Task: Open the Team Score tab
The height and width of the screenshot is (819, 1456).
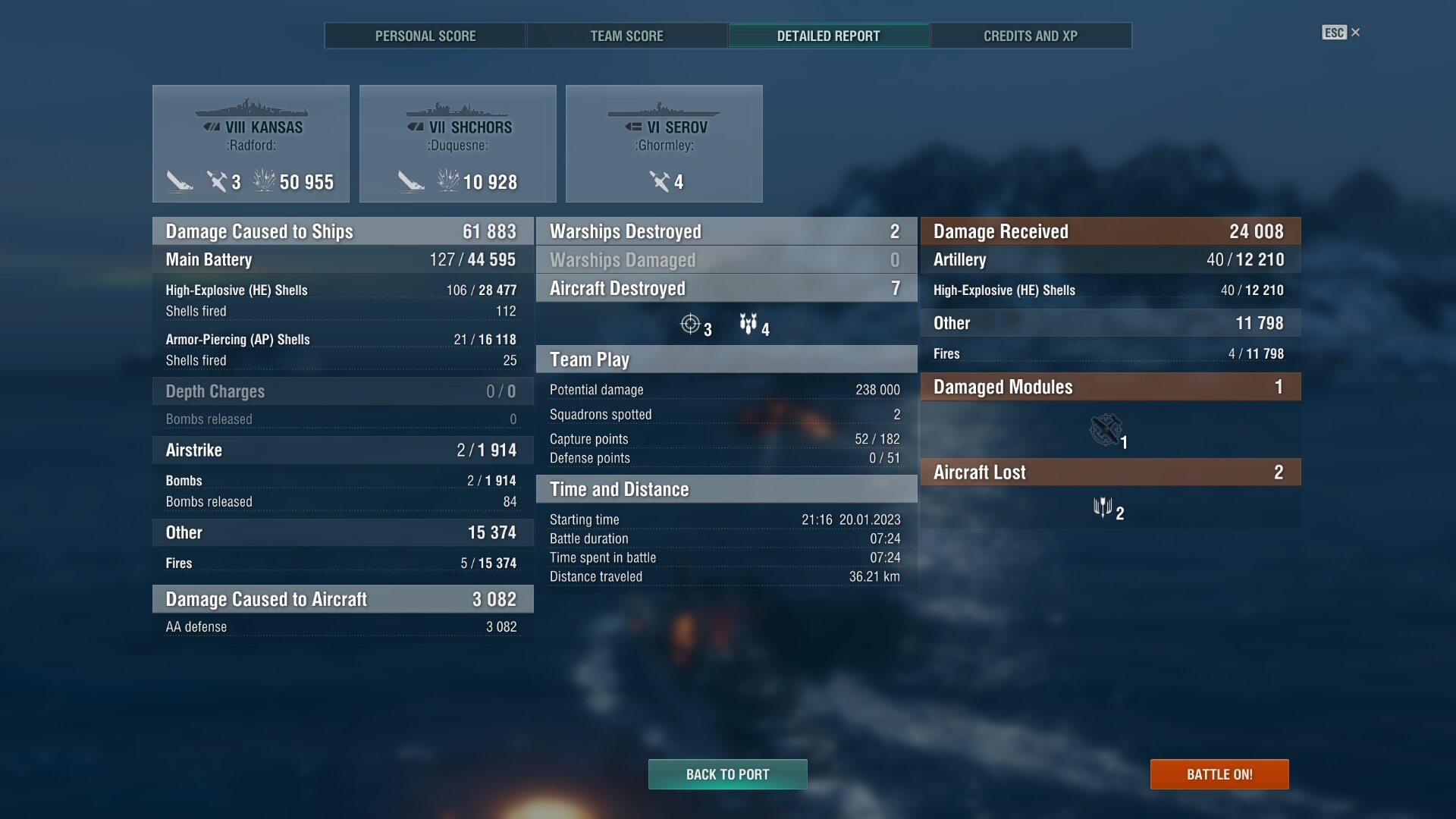Action: [626, 36]
